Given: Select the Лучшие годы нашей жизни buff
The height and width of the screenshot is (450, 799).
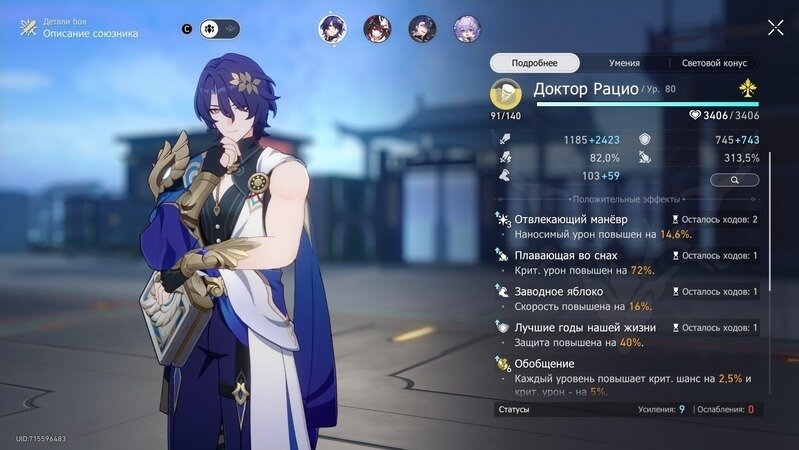Looking at the screenshot, I should click(x=625, y=335).
